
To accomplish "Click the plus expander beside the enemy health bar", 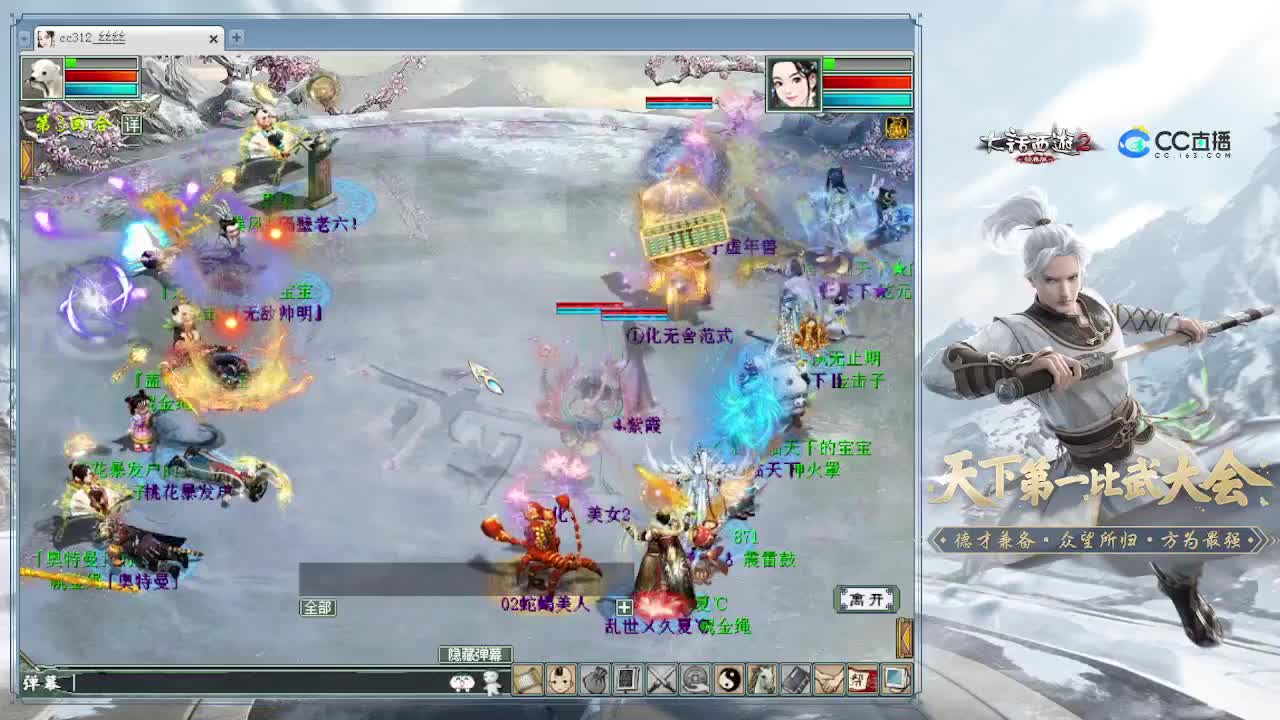I will [623, 607].
